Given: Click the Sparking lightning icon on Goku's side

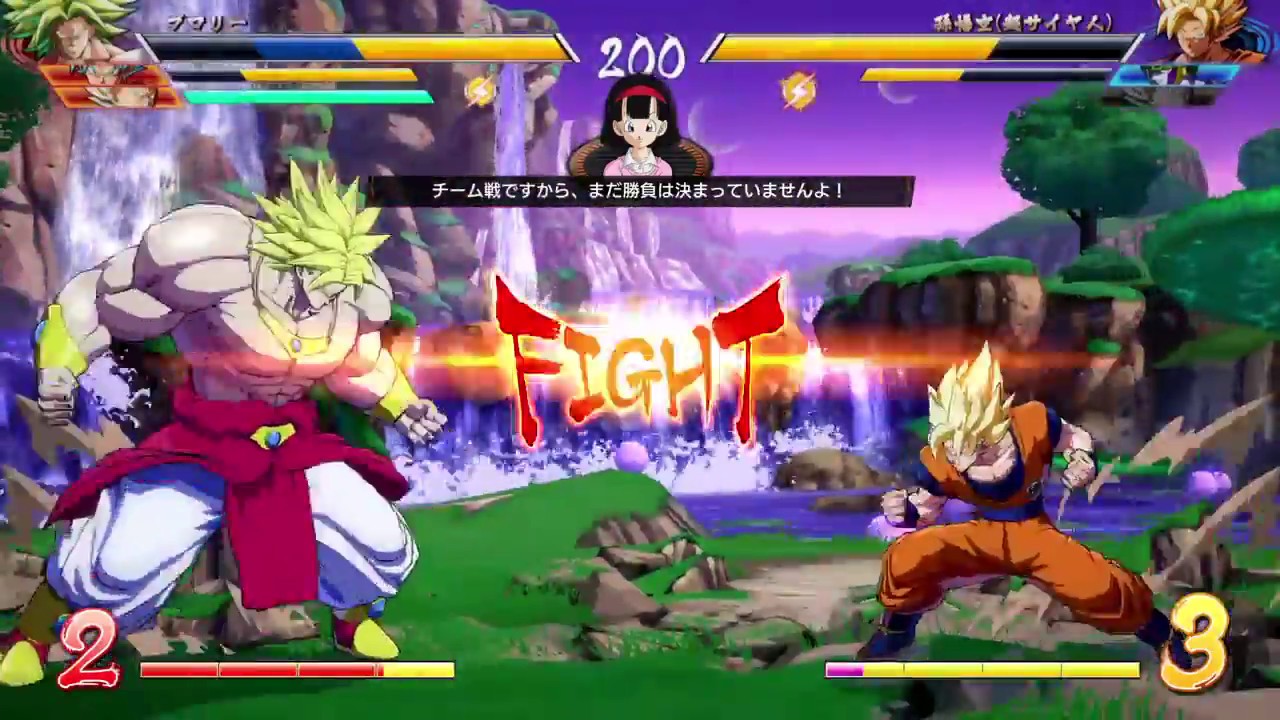Looking at the screenshot, I should tap(797, 90).
